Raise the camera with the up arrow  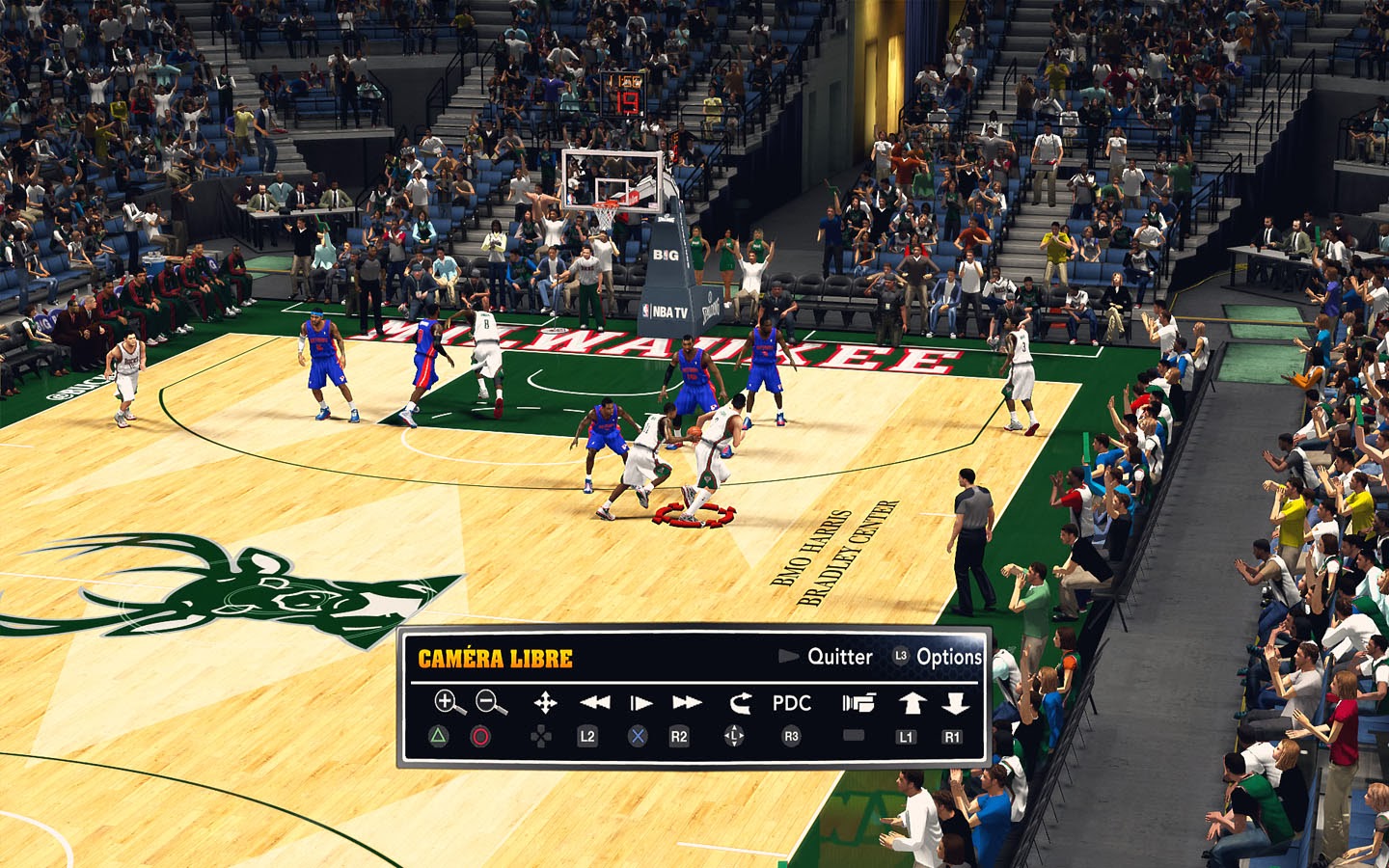pos(912,703)
